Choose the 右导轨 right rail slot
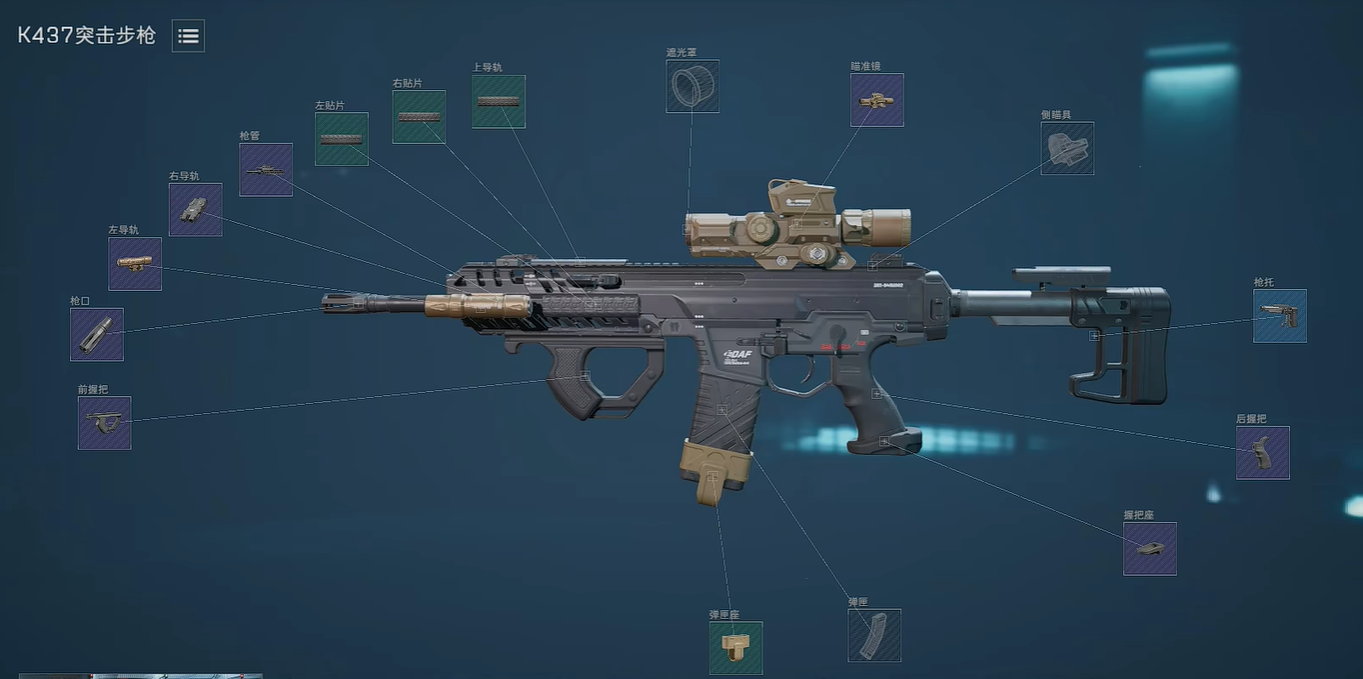 pyautogui.click(x=196, y=210)
